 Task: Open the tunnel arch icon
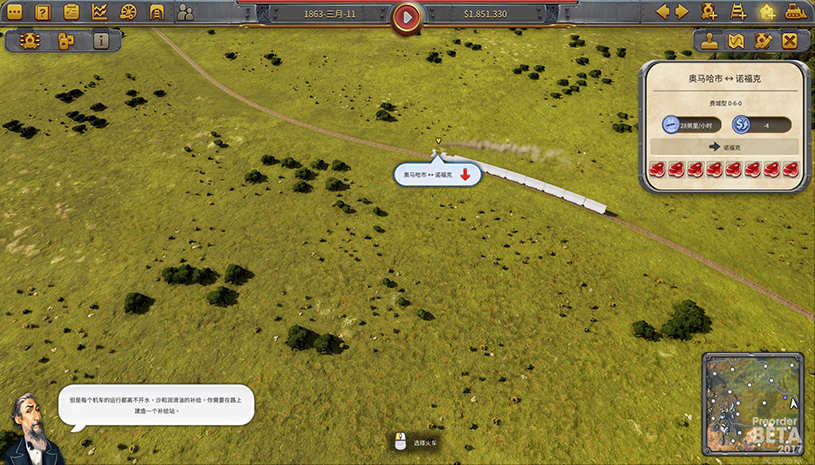tap(157, 13)
